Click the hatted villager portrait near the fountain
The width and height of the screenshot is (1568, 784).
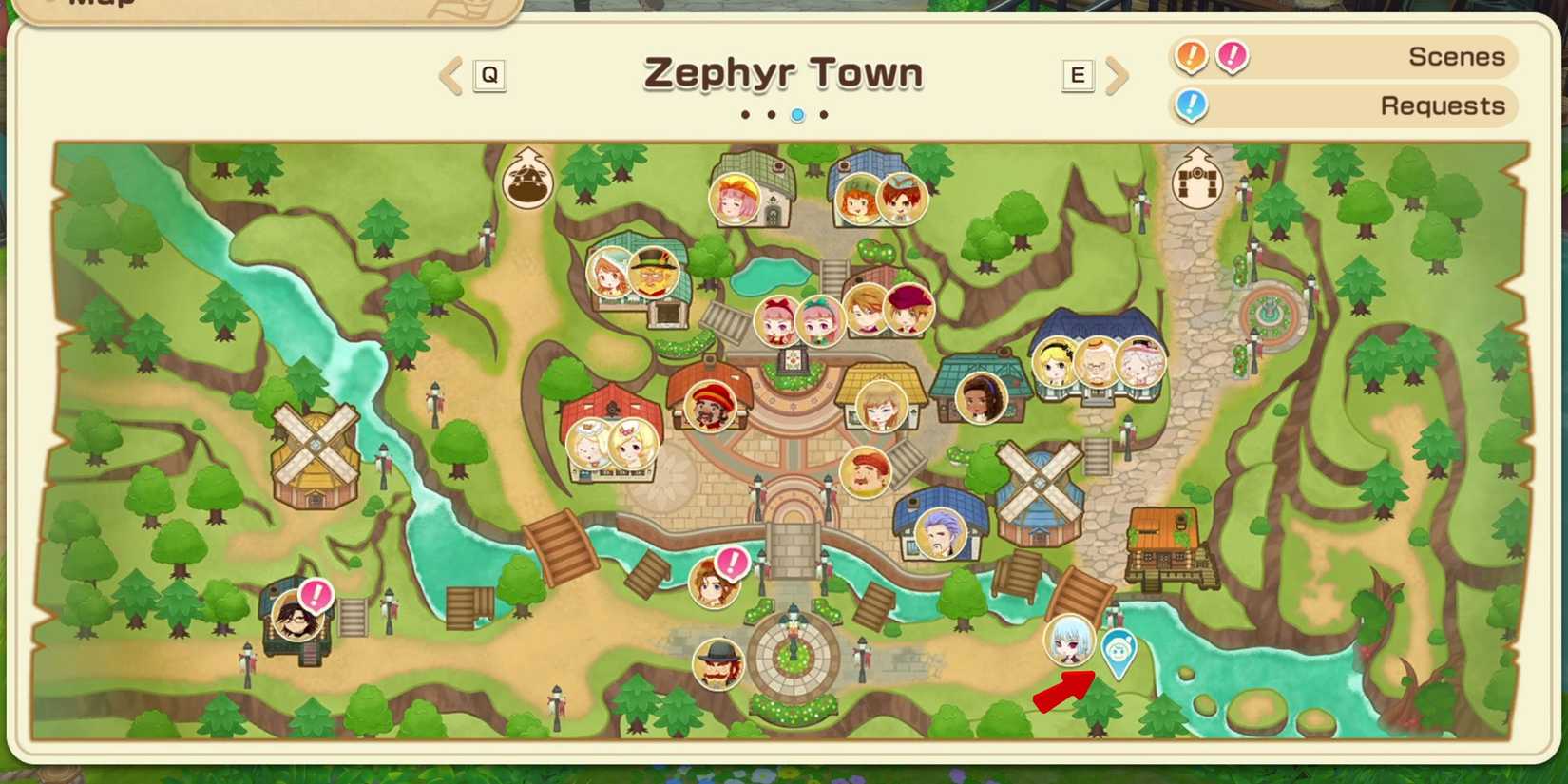(x=717, y=665)
